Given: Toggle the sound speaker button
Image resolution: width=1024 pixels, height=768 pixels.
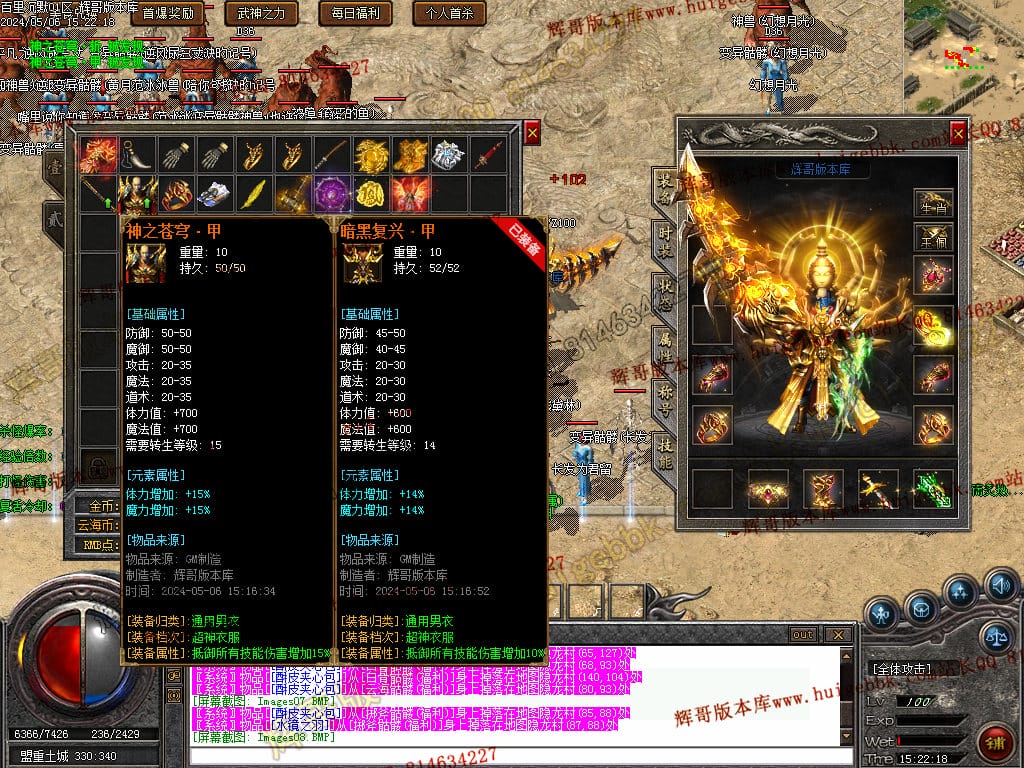Looking at the screenshot, I should coord(1000,586).
